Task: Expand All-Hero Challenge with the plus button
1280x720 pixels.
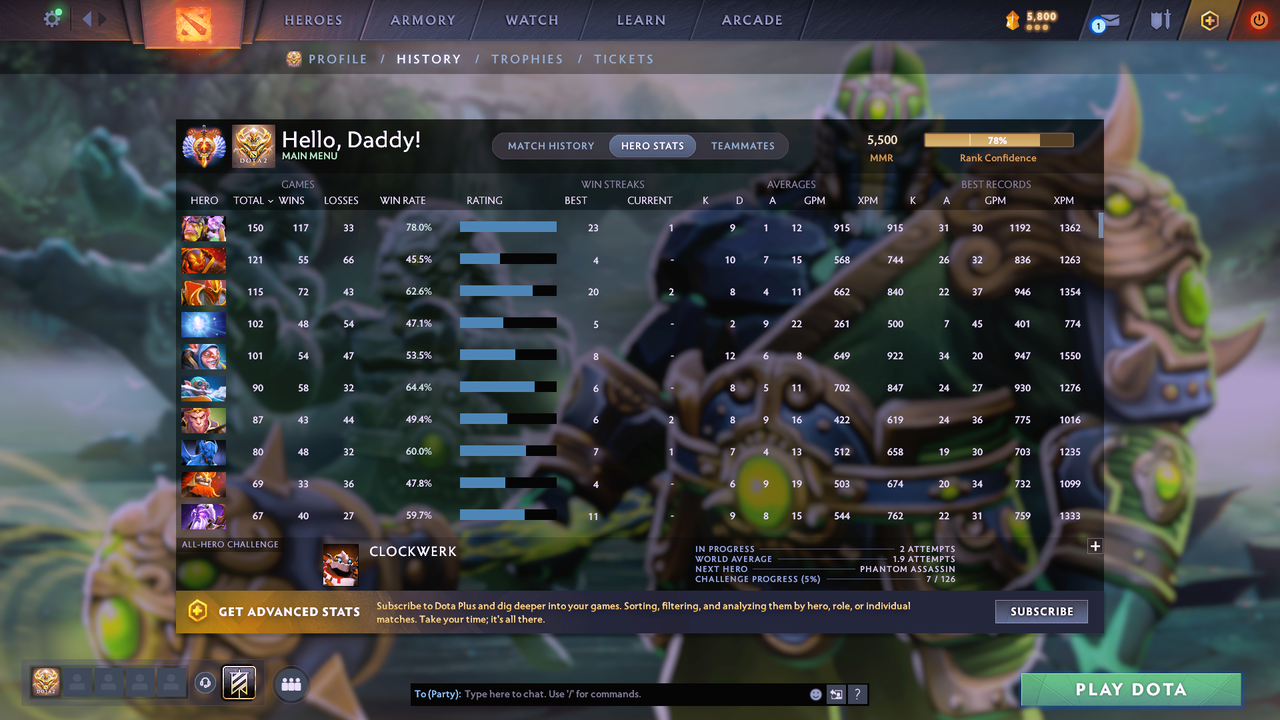Action: [1095, 546]
